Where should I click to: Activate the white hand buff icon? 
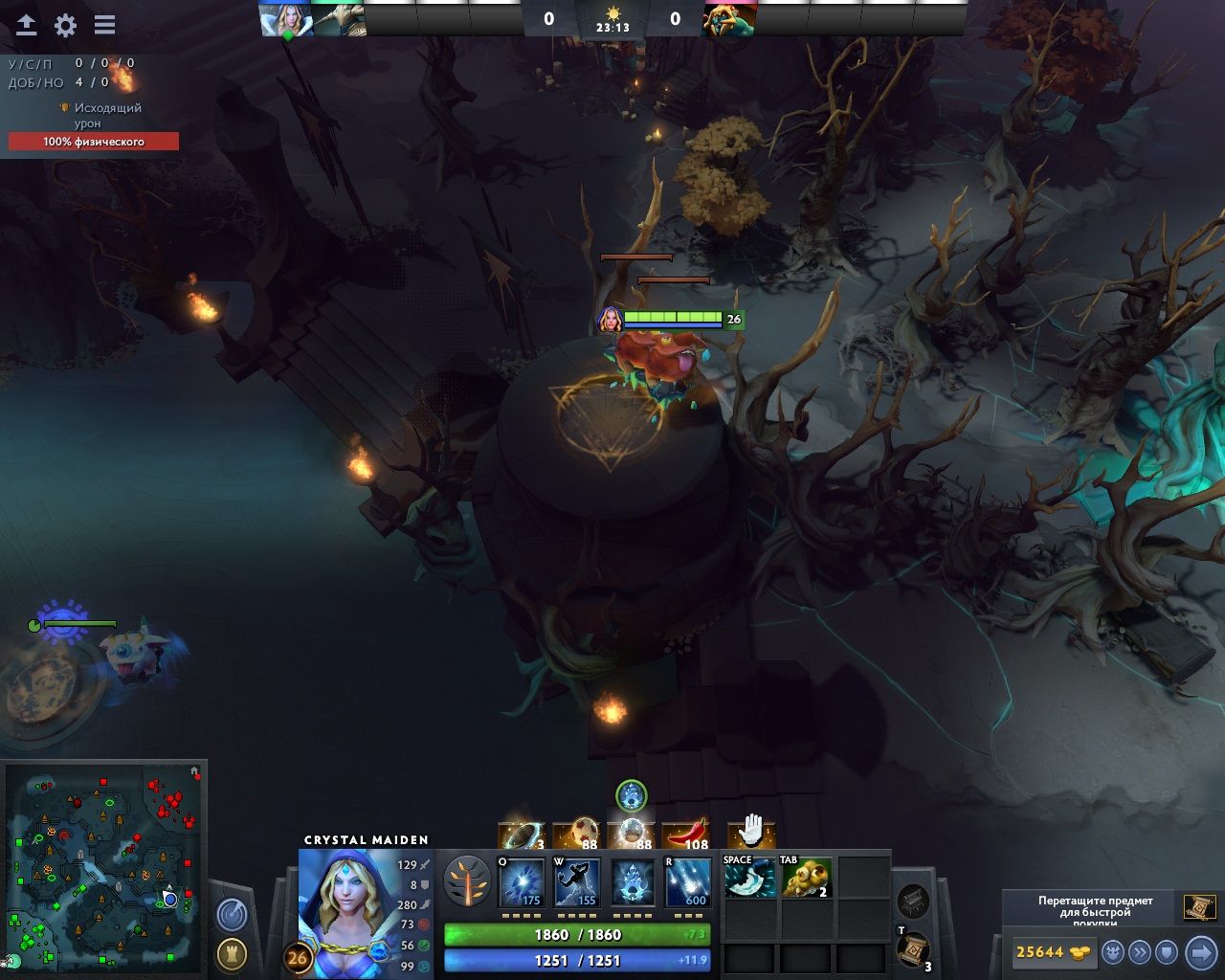[x=751, y=832]
